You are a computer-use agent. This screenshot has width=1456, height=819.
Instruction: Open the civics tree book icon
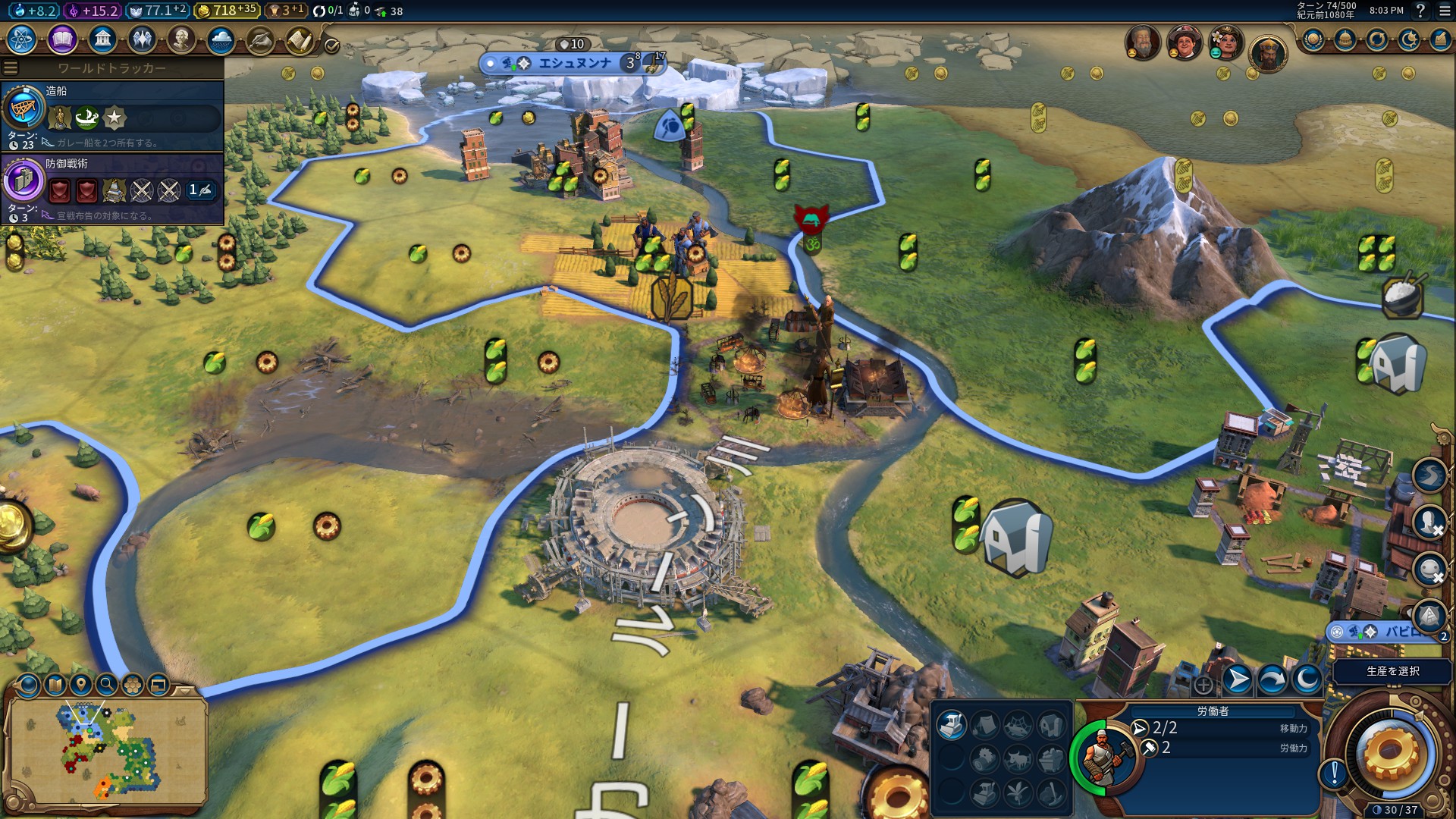pyautogui.click(x=62, y=39)
